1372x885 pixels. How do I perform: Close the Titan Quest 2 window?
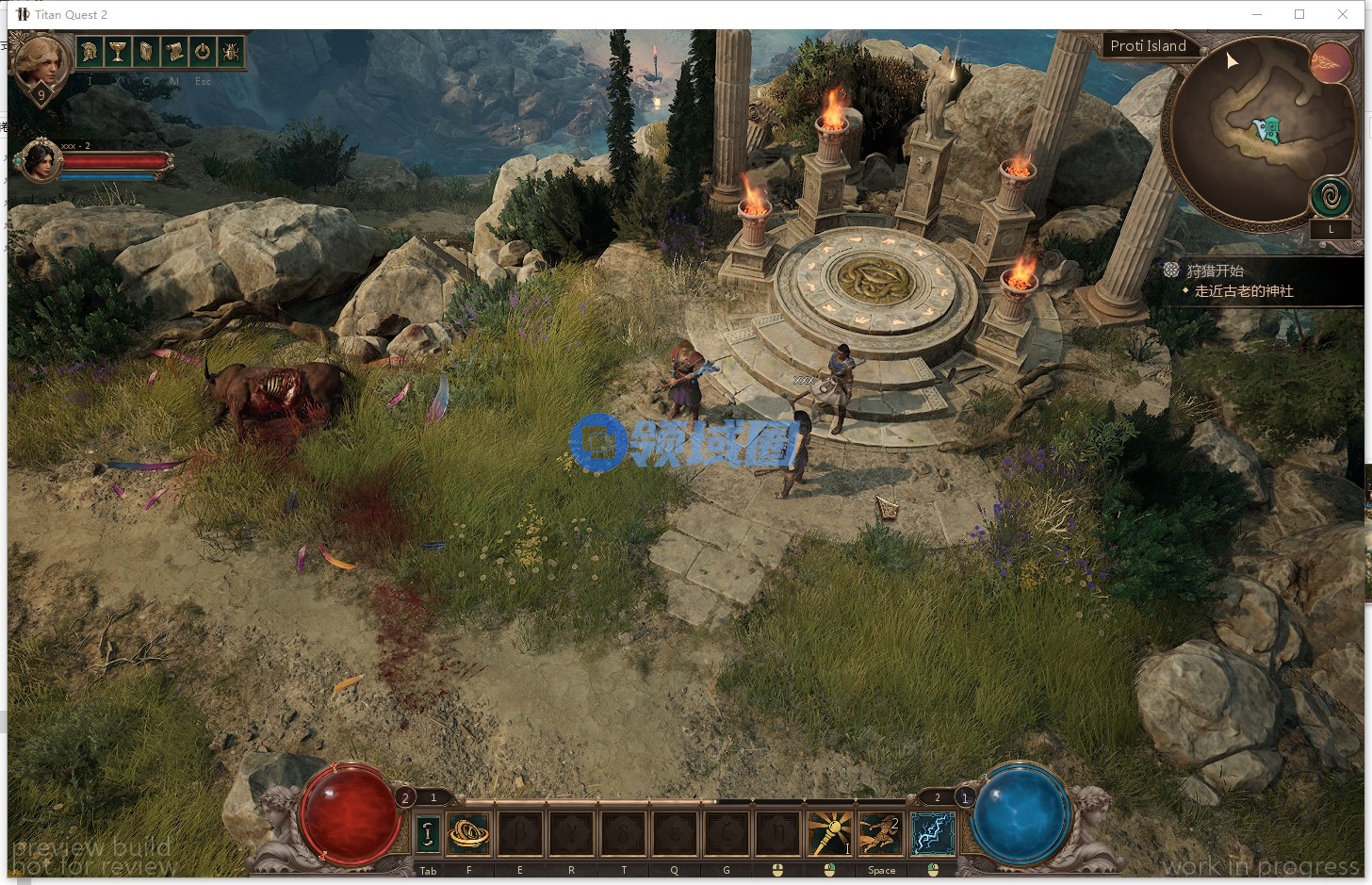[x=1343, y=14]
